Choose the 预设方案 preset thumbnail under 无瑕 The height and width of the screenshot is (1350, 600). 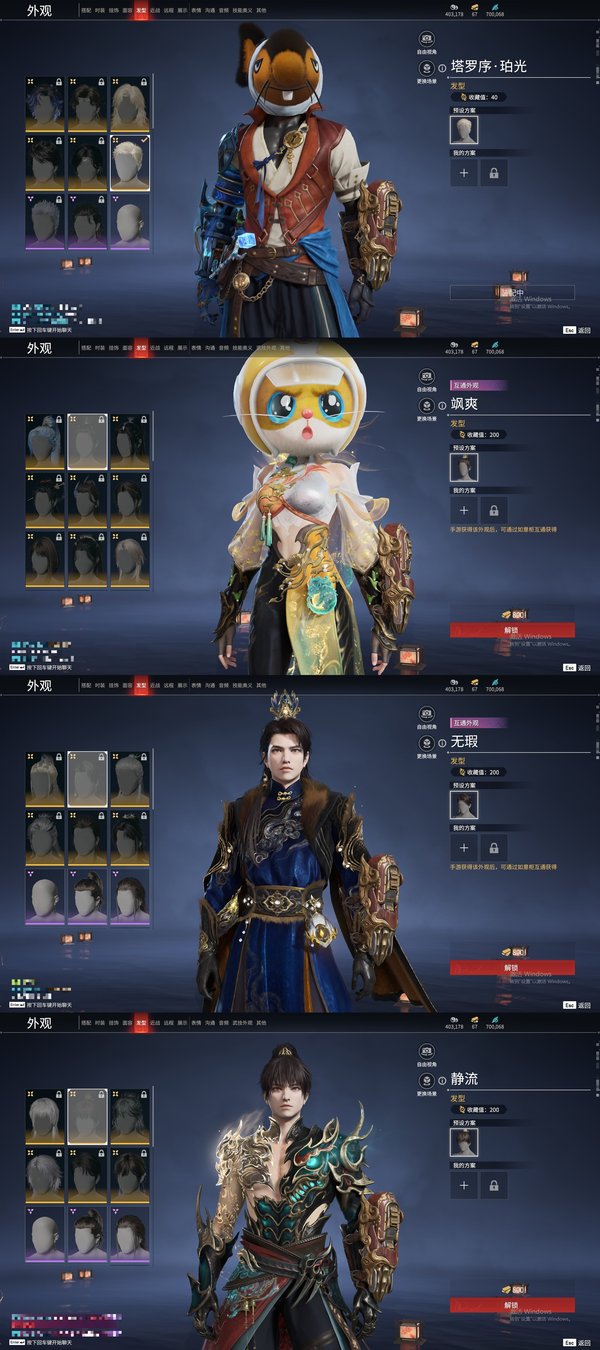click(464, 805)
